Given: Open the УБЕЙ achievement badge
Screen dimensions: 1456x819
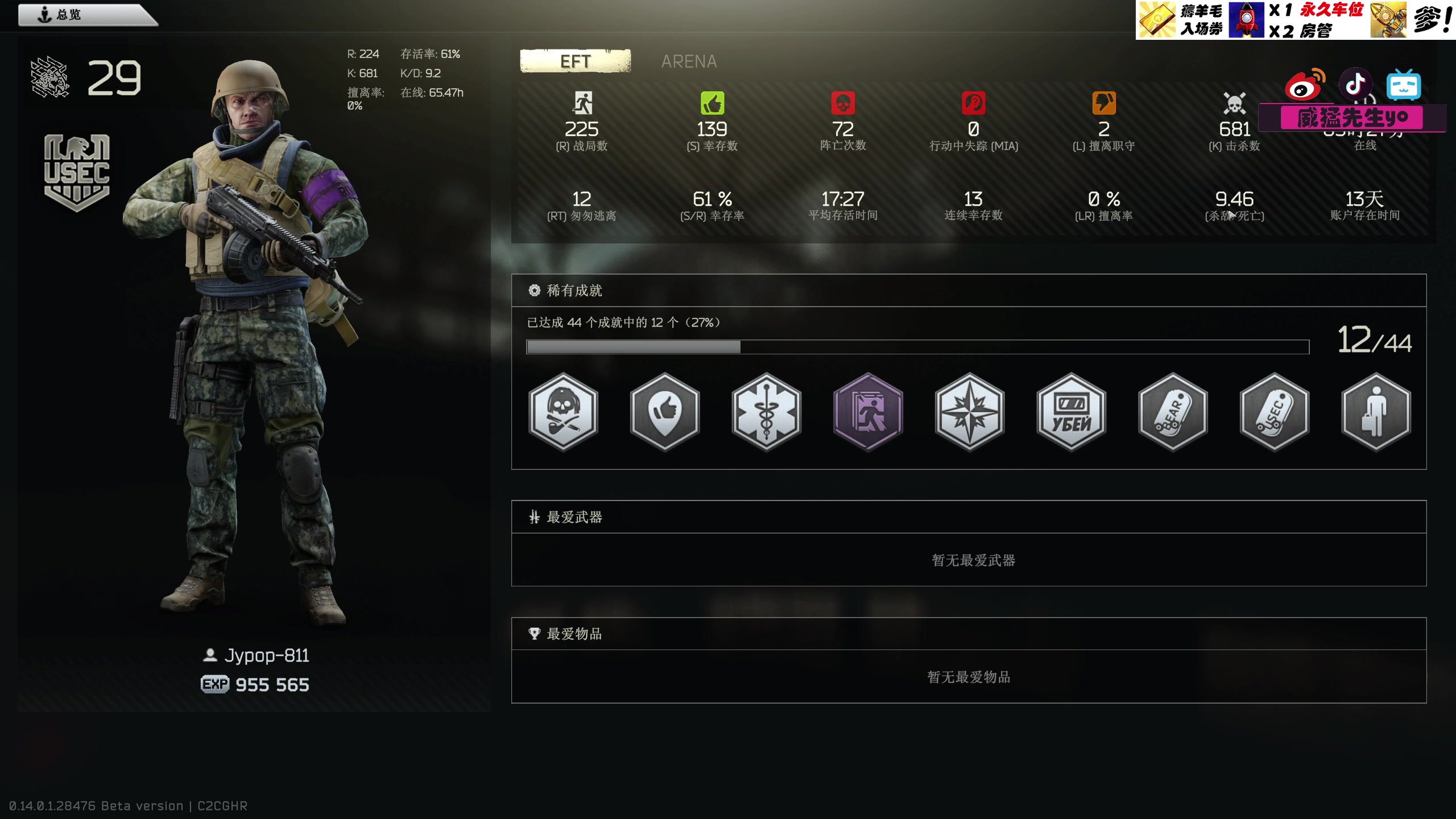Looking at the screenshot, I should click(x=1071, y=412).
